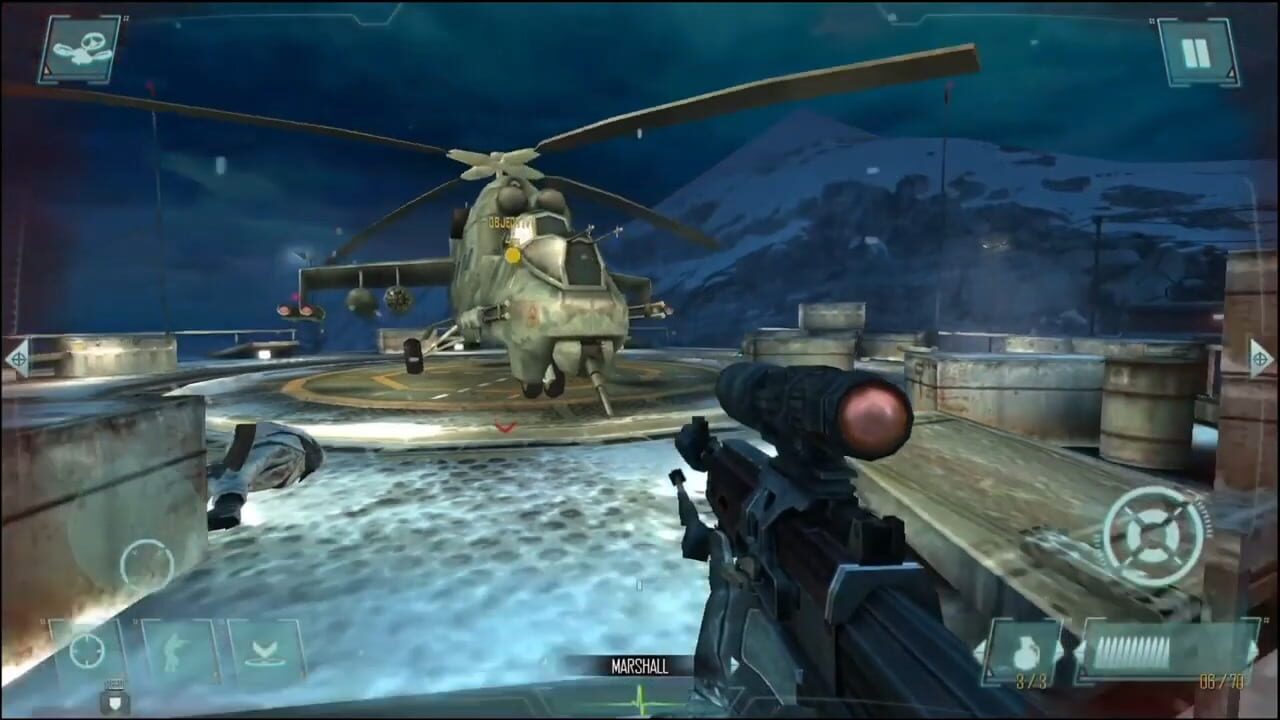This screenshot has width=1280, height=720.
Task: Toggle the yellow objective dot on helicopter
Action: coord(513,254)
